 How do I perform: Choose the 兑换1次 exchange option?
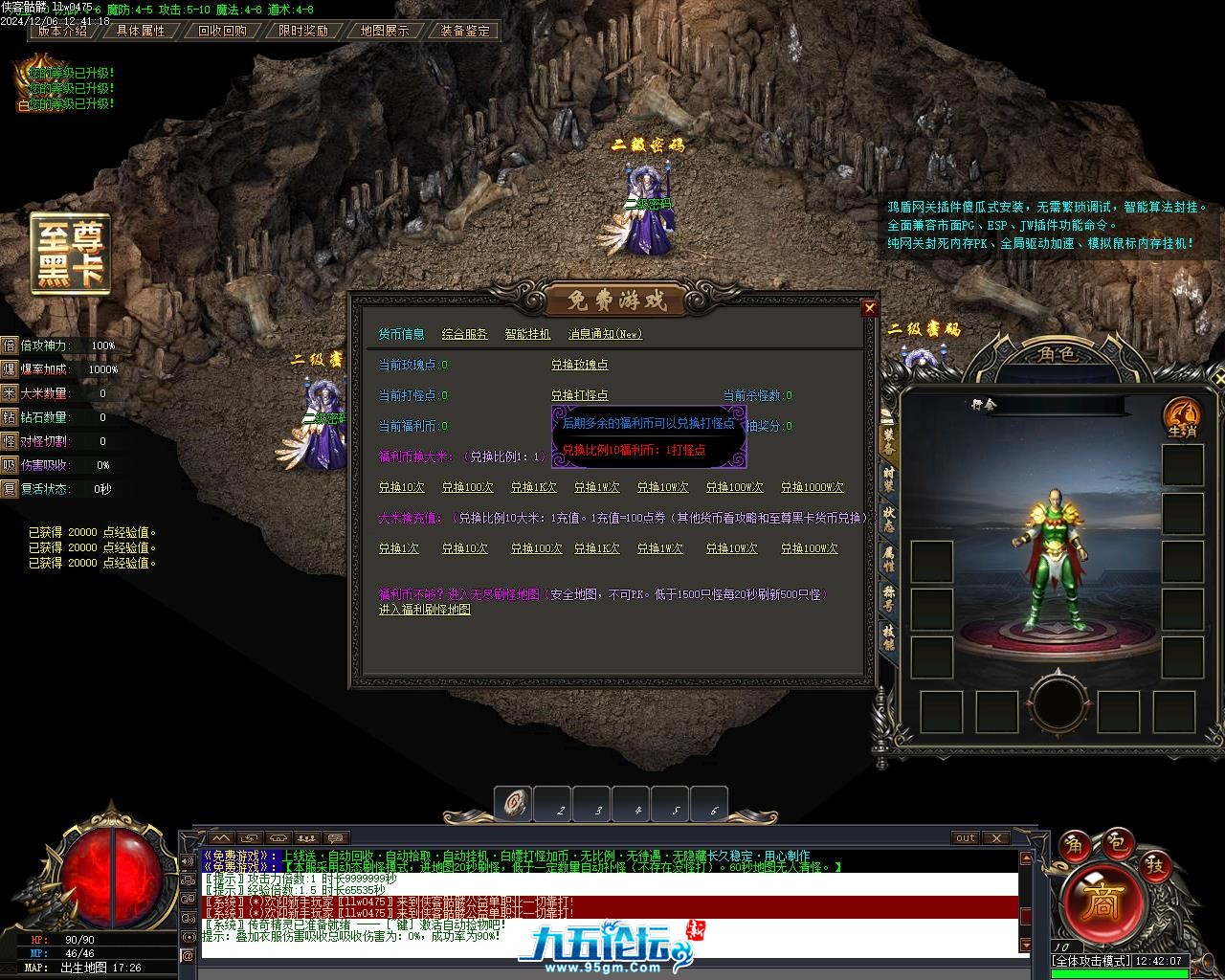398,548
